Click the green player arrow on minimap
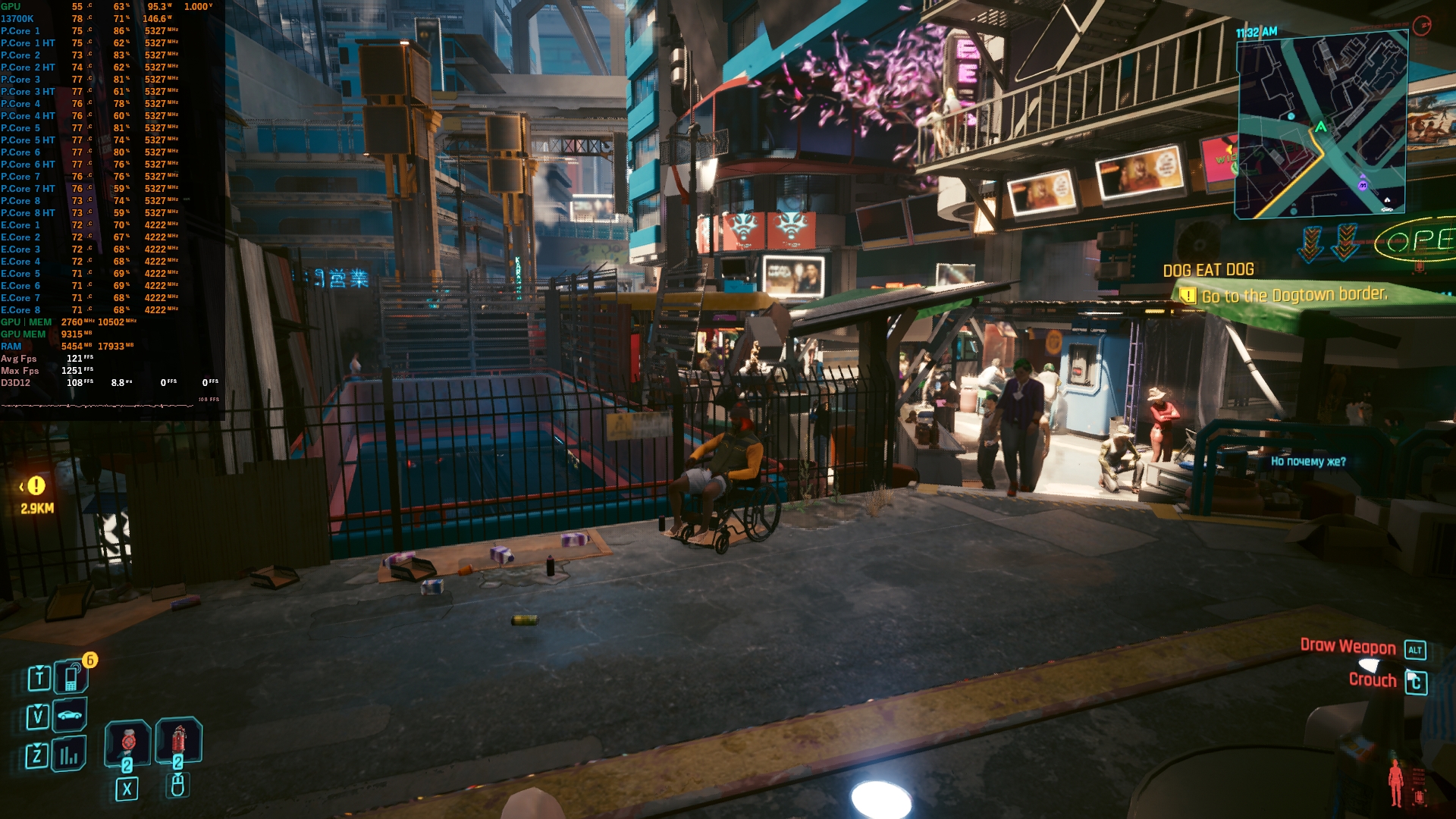Screen dimensions: 1456x819 pyautogui.click(x=1321, y=127)
